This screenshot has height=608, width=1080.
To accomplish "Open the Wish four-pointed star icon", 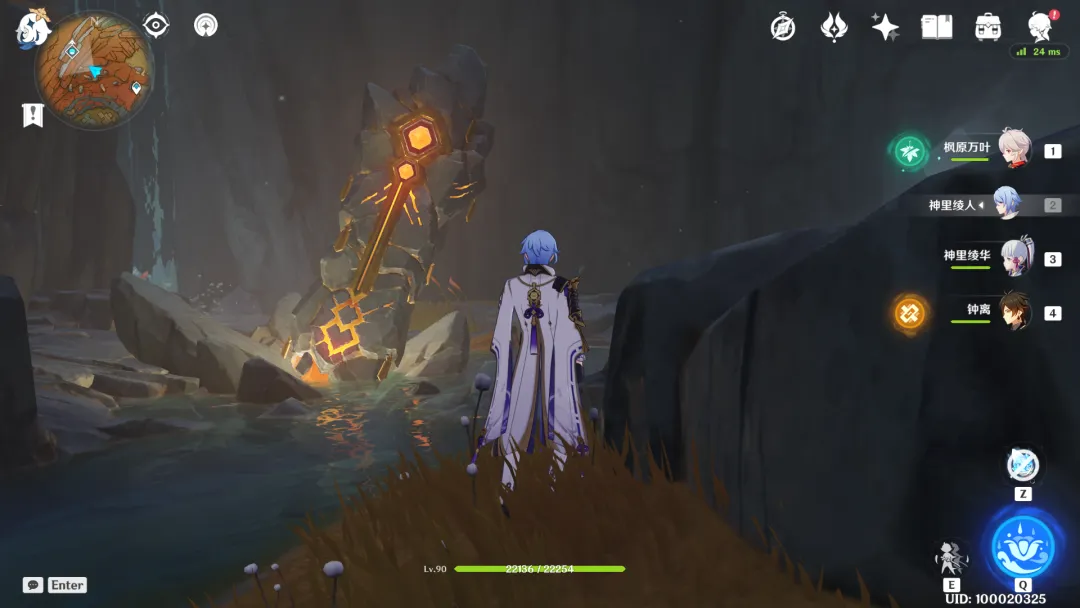I will click(885, 27).
